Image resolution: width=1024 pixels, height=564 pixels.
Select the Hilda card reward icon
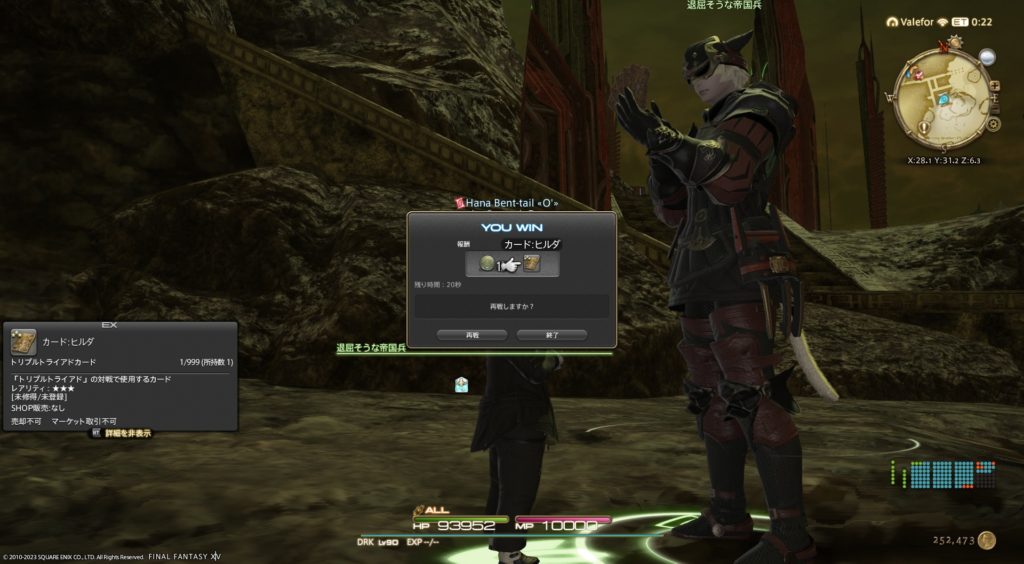pos(532,264)
